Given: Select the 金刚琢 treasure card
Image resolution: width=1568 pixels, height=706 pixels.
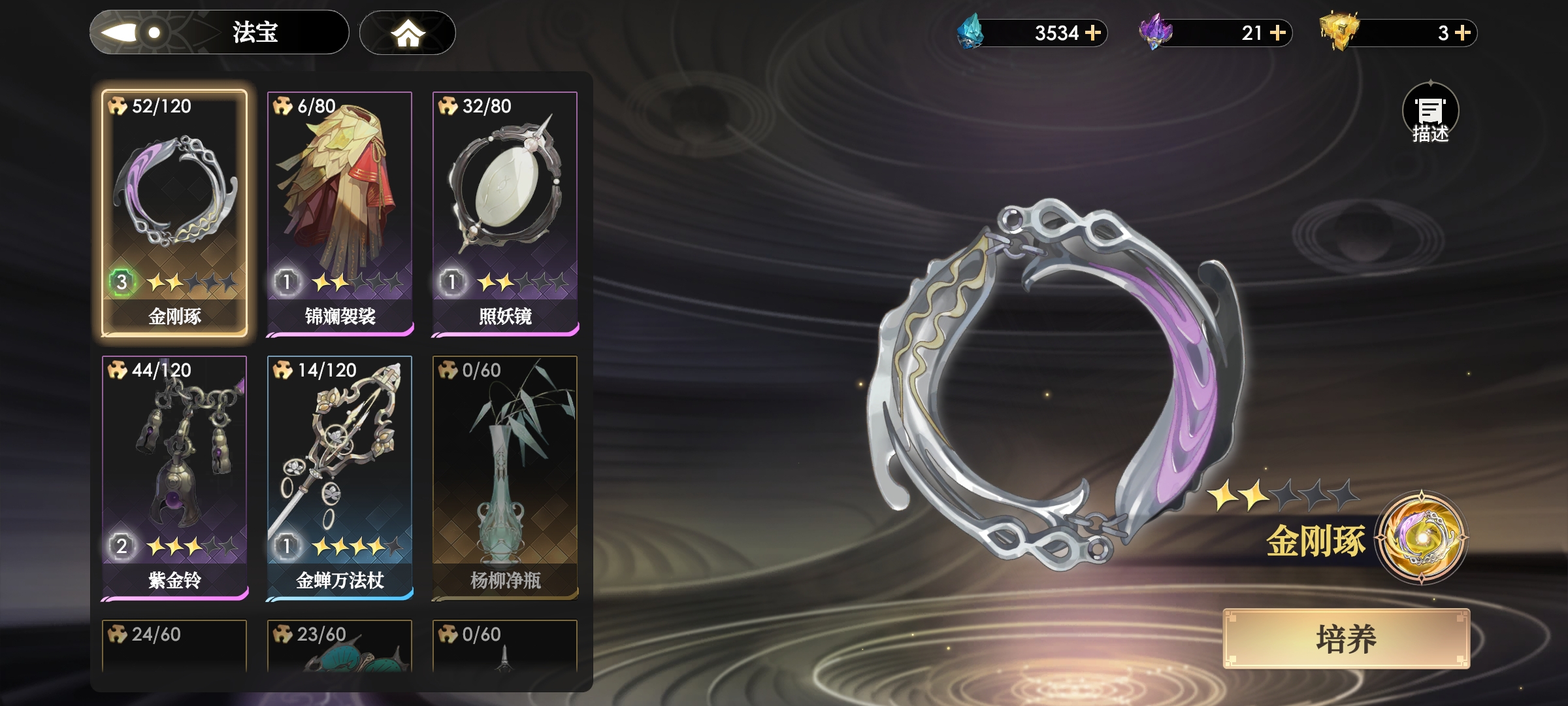Looking at the screenshot, I should click(174, 213).
